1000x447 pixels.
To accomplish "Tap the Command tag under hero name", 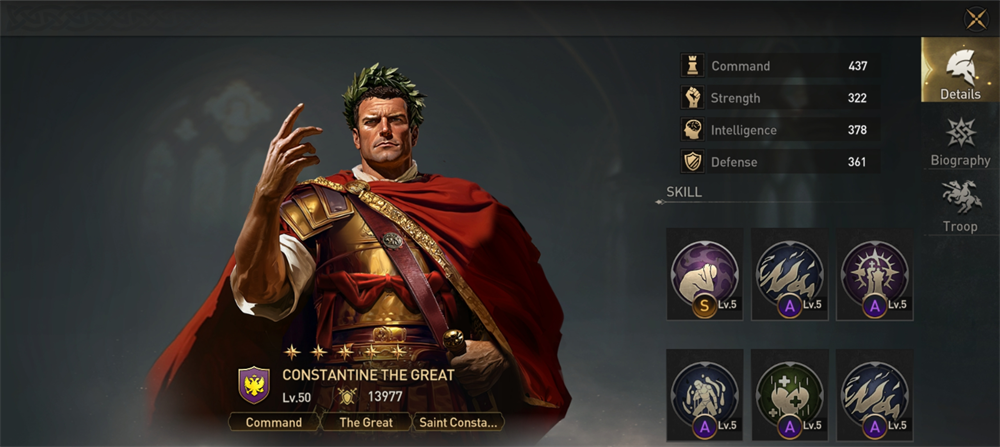I will (x=274, y=422).
